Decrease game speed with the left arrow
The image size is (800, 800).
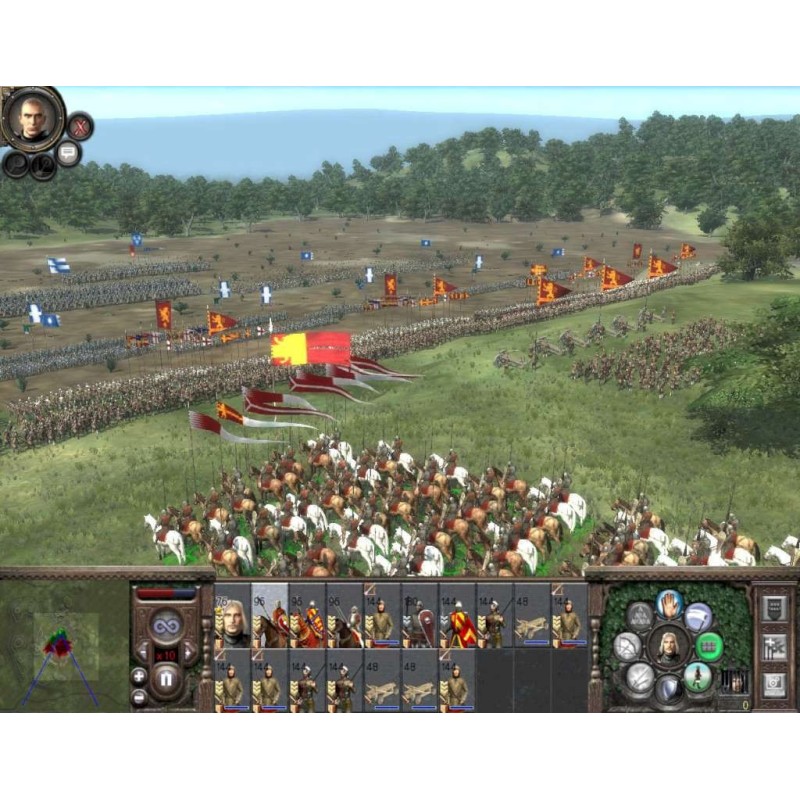[142, 653]
